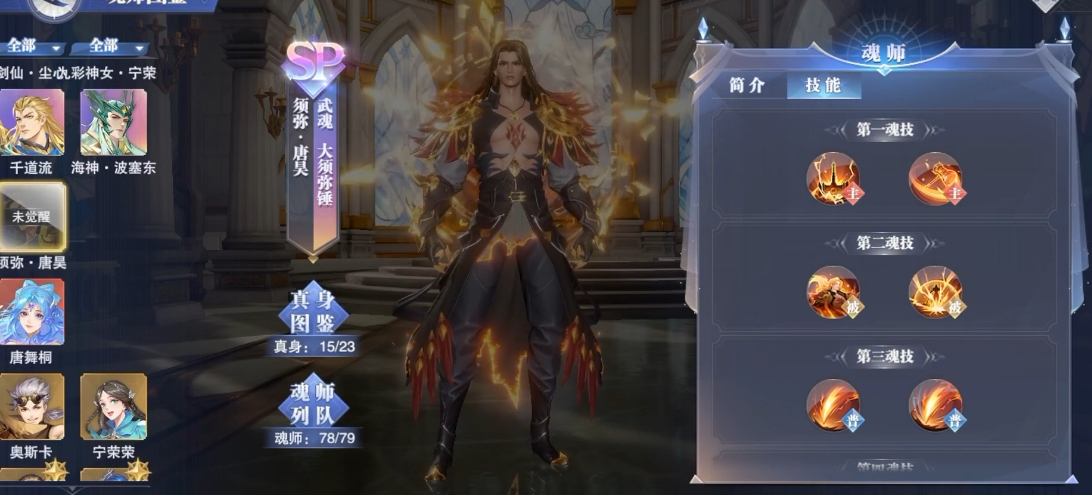View the upright lightning hammer first soul skill
The image size is (1092, 495).
pos(833,179)
